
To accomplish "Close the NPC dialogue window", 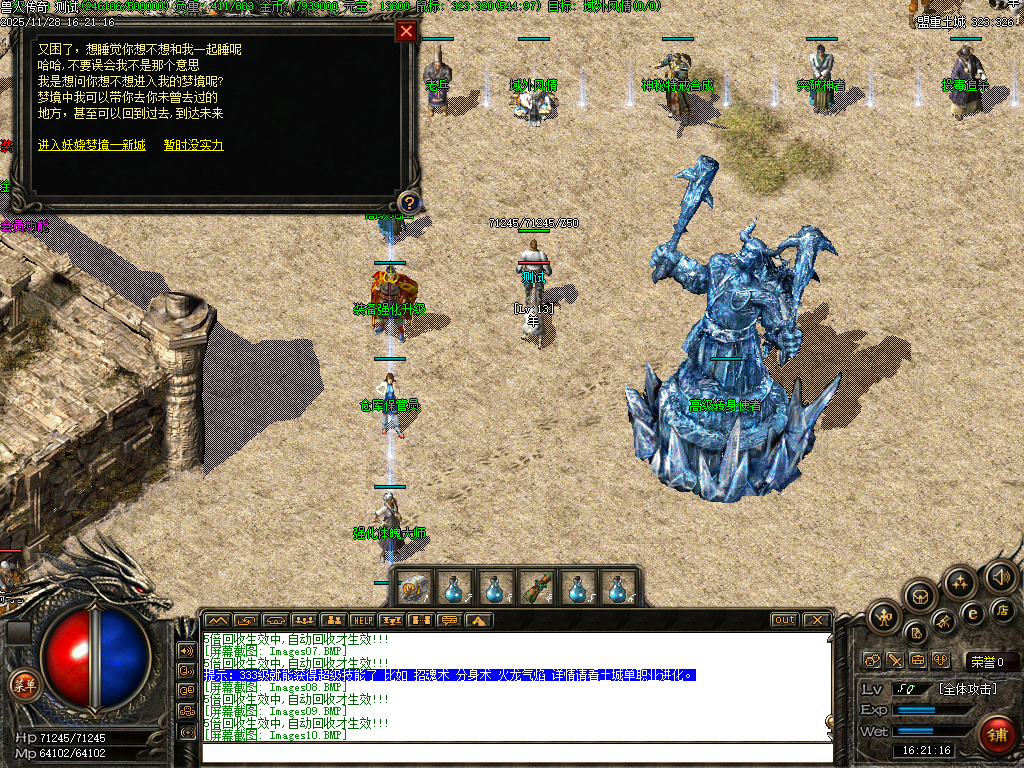I will [x=406, y=31].
